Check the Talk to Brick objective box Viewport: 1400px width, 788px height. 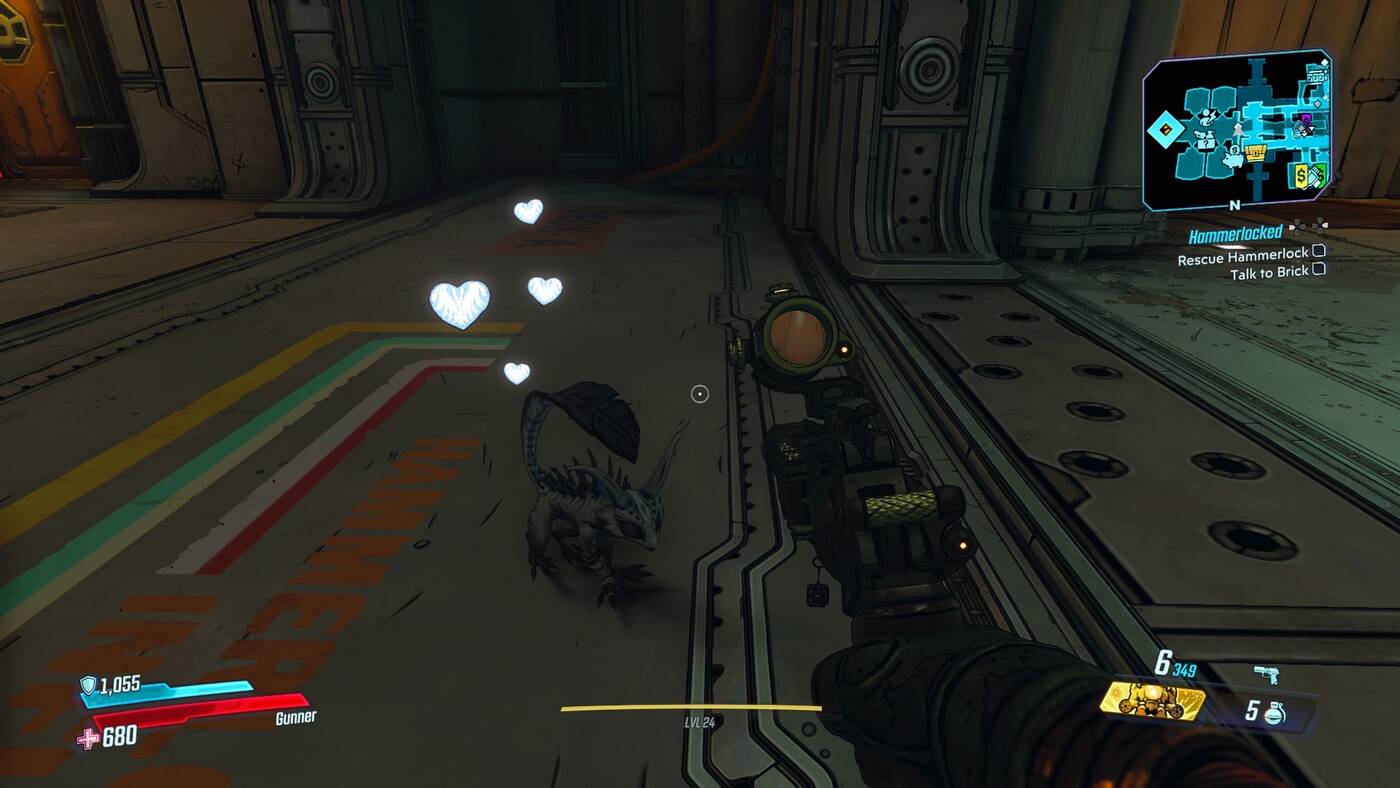(x=1320, y=270)
